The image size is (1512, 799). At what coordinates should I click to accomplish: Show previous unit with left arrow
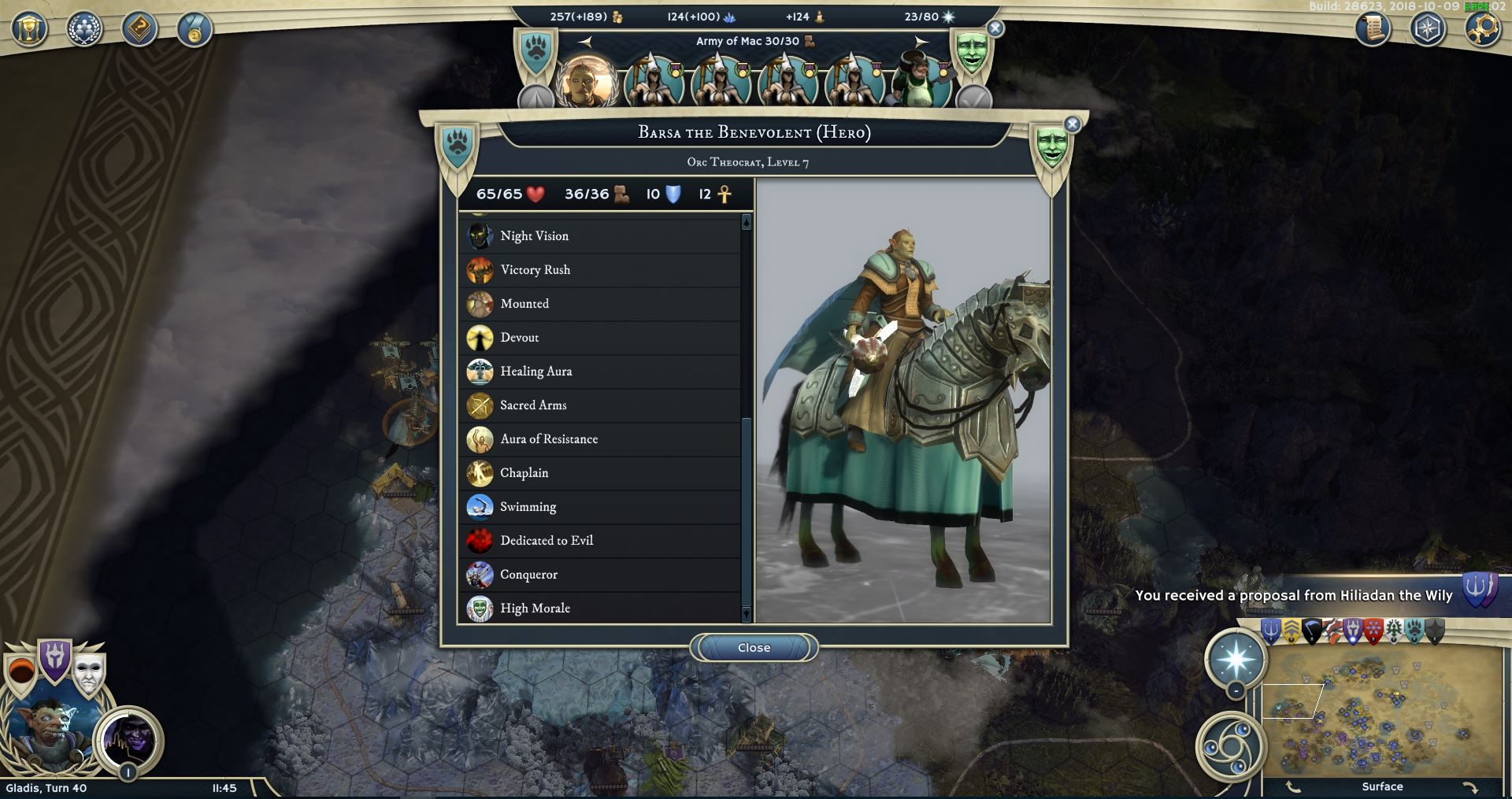(585, 42)
